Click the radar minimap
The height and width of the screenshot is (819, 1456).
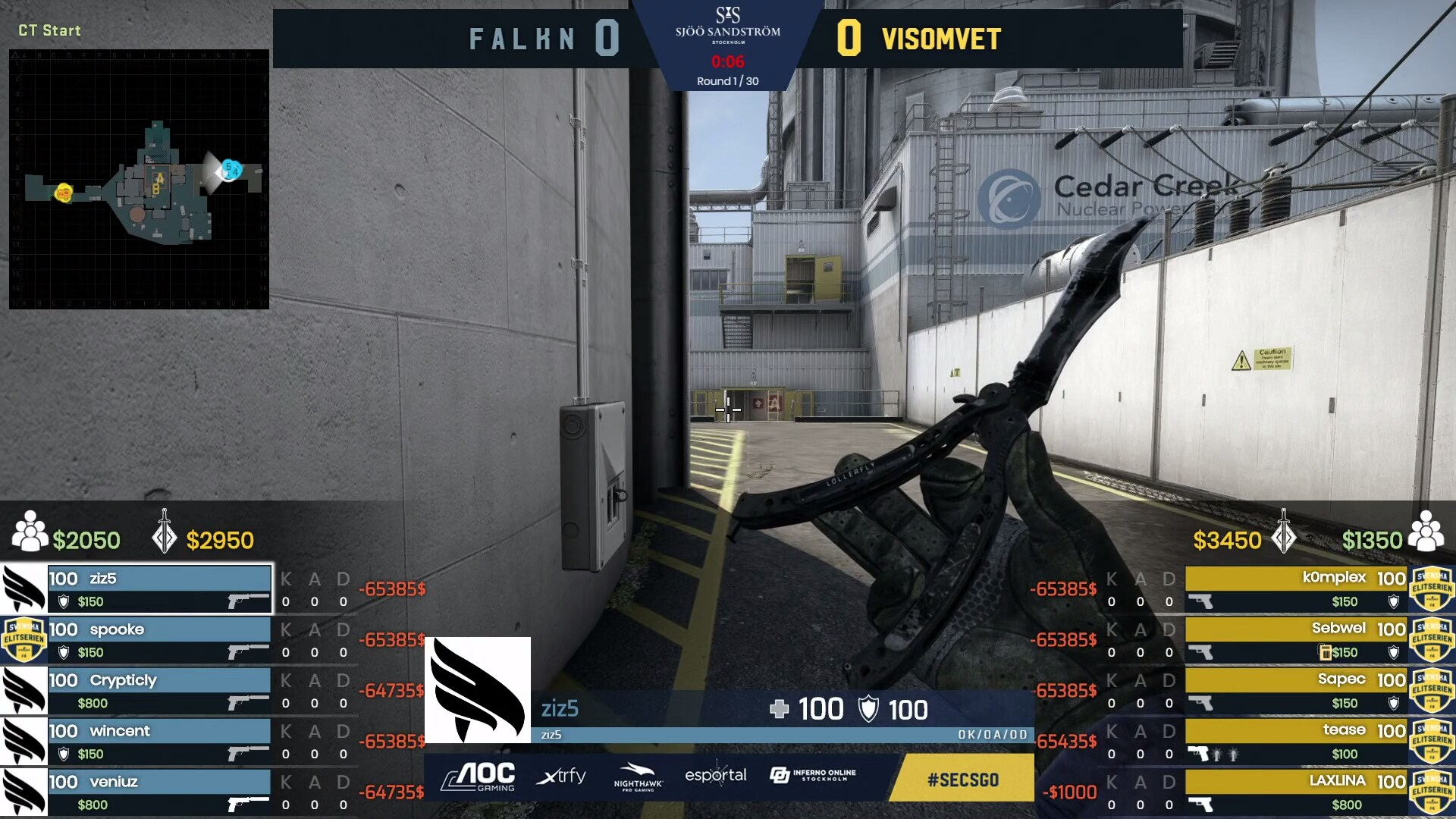coord(139,179)
